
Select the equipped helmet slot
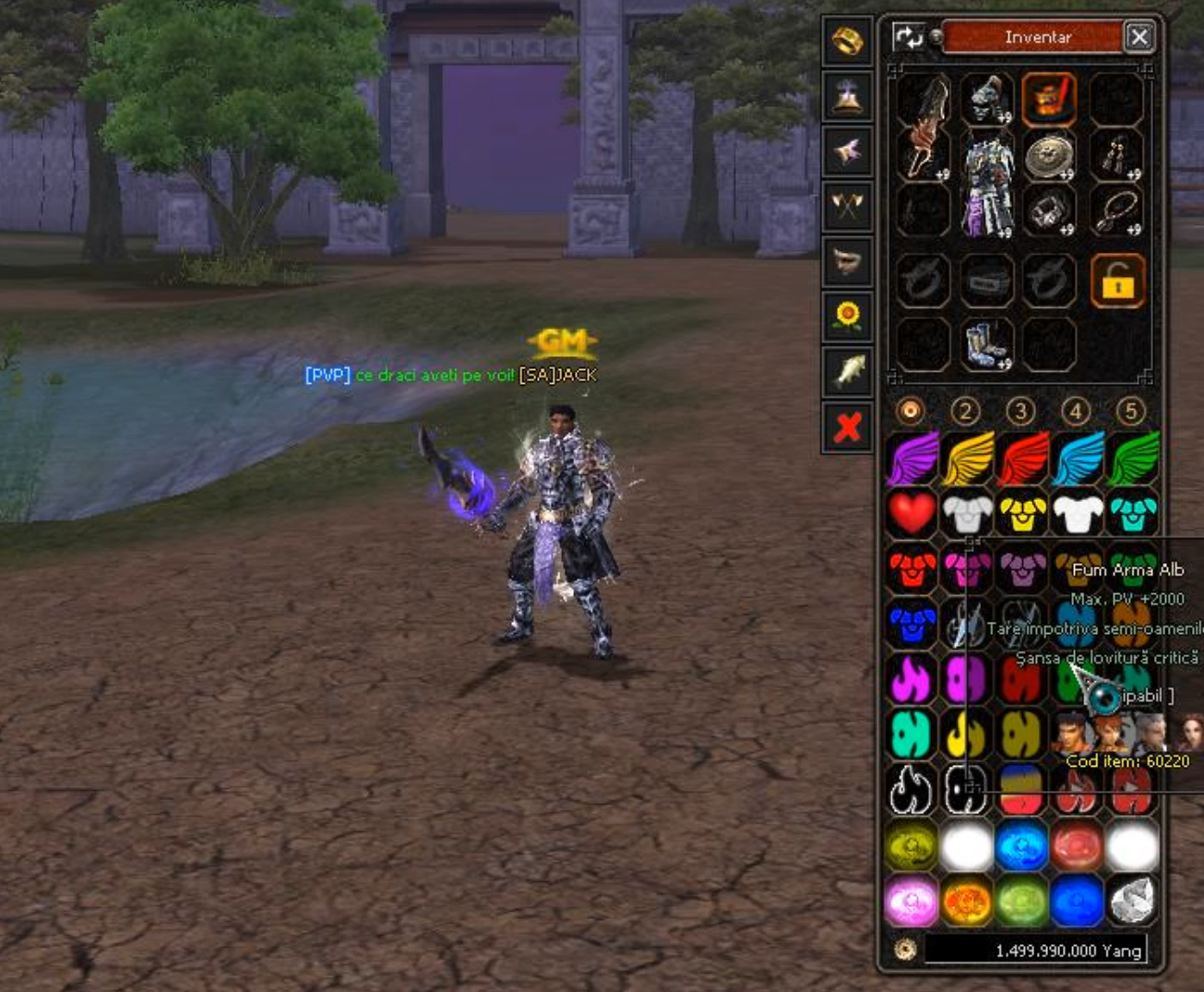tap(986, 100)
